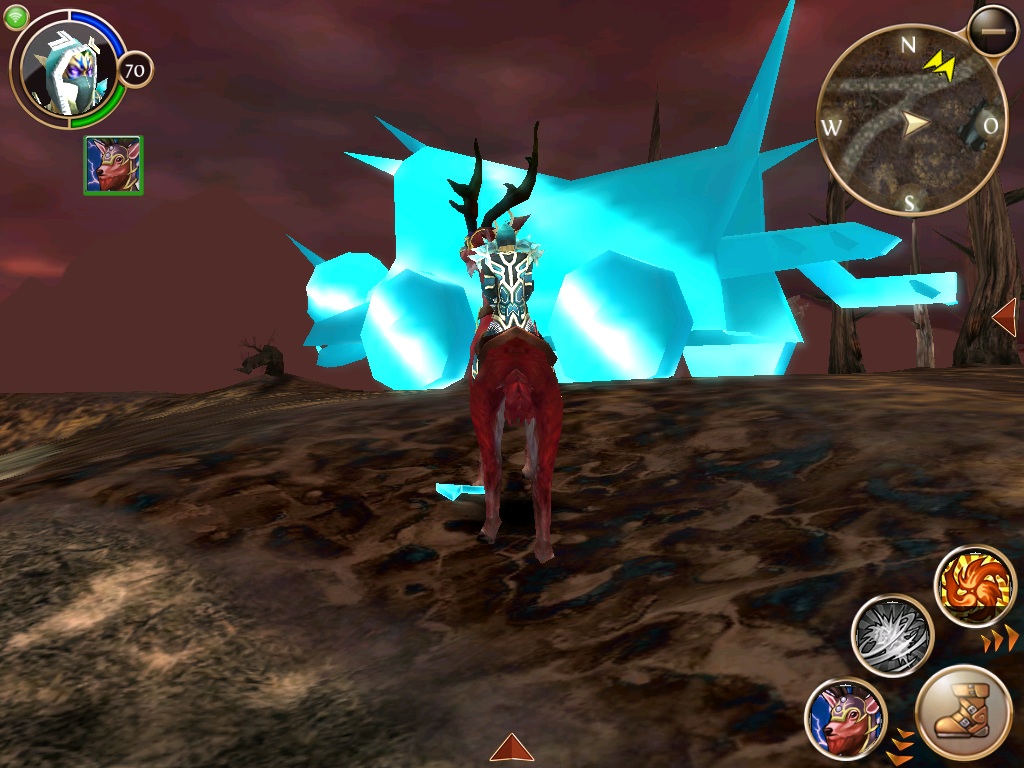
Task: Toggle the deer mount skill button
Action: pyautogui.click(x=845, y=717)
